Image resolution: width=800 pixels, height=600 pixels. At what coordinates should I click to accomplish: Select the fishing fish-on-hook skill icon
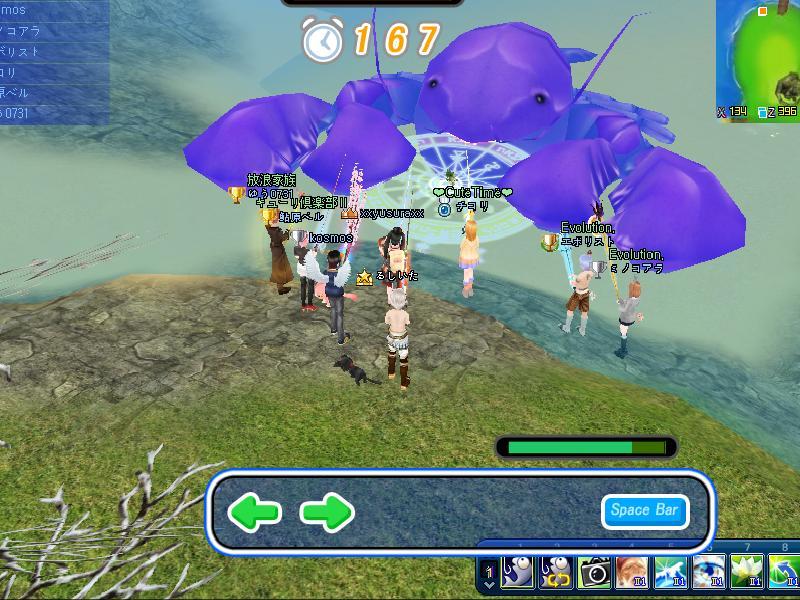[x=518, y=573]
